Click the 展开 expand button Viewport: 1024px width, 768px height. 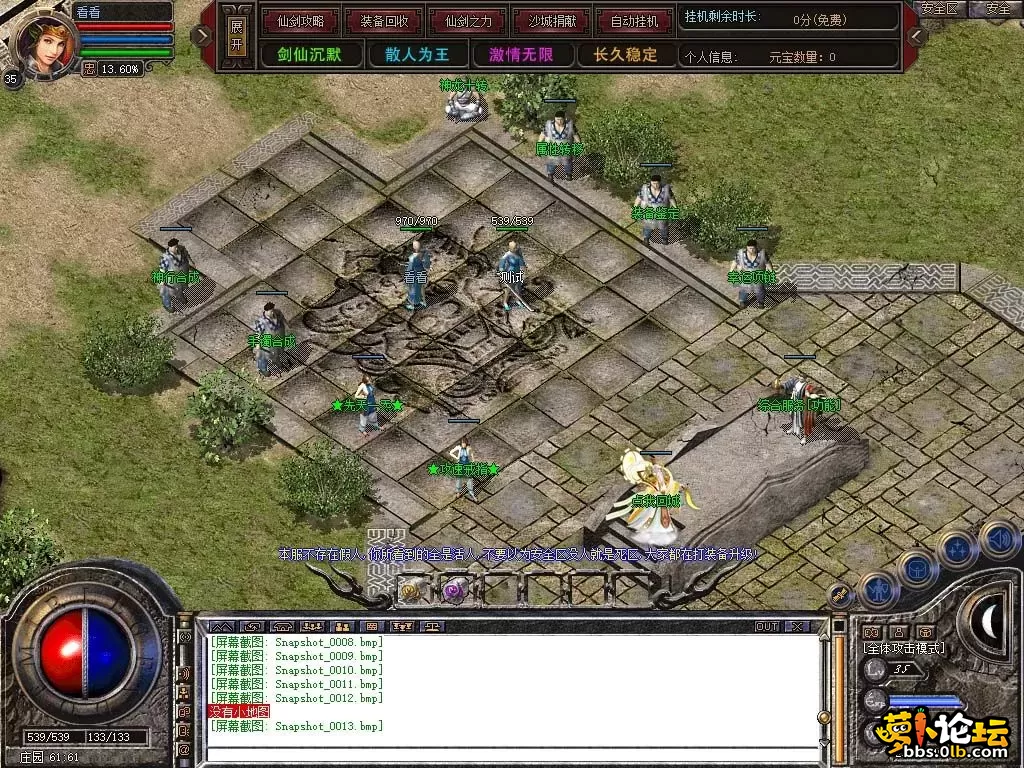[x=236, y=36]
